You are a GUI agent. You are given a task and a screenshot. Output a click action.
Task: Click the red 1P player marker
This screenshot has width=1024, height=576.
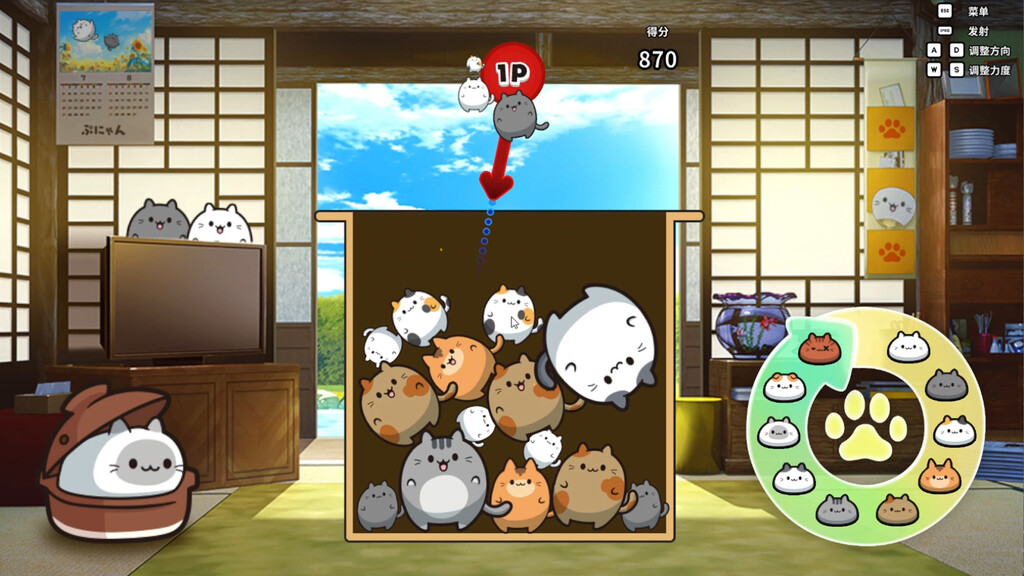click(512, 71)
